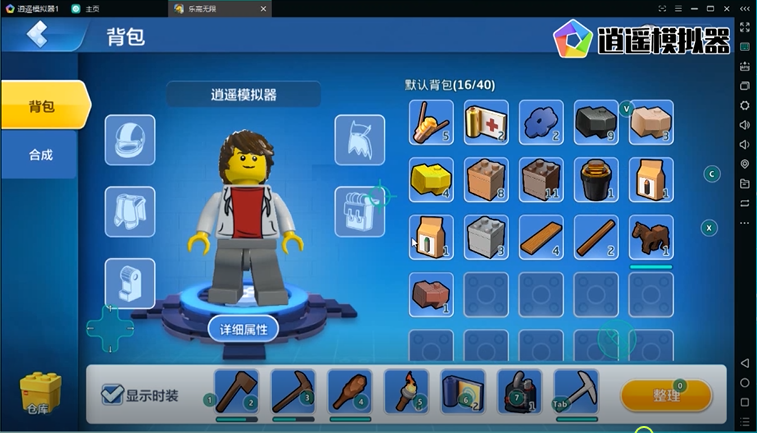Pick the gray stone brick block

(x=486, y=237)
